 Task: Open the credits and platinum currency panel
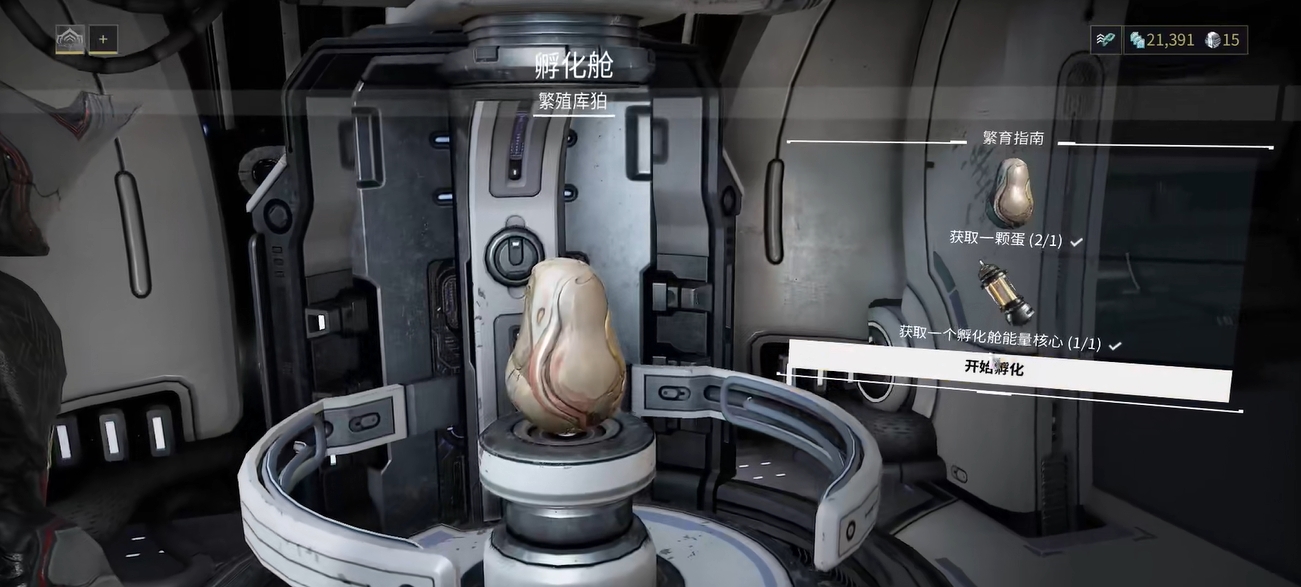click(x=1184, y=40)
